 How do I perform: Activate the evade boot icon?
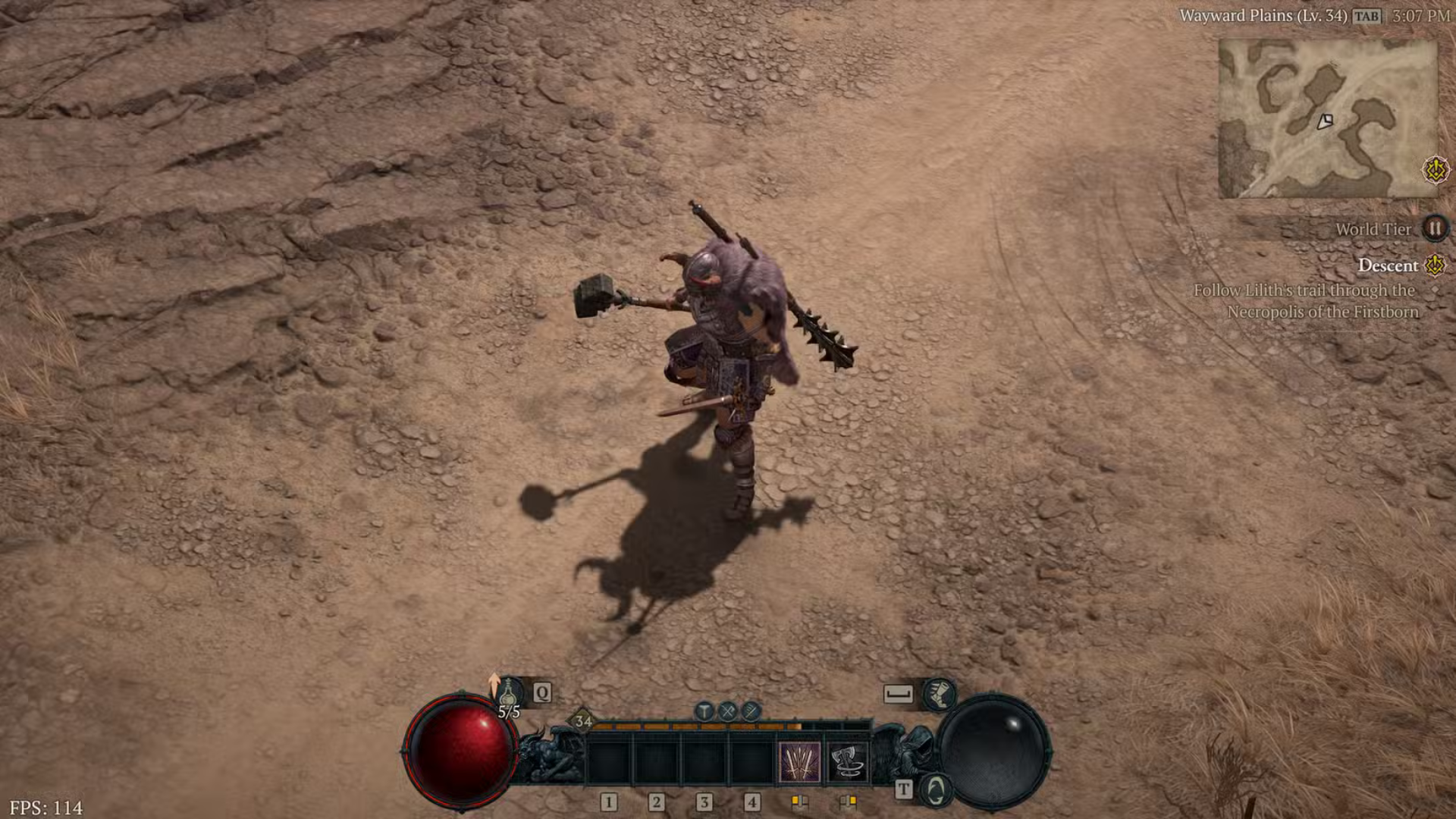click(x=939, y=693)
